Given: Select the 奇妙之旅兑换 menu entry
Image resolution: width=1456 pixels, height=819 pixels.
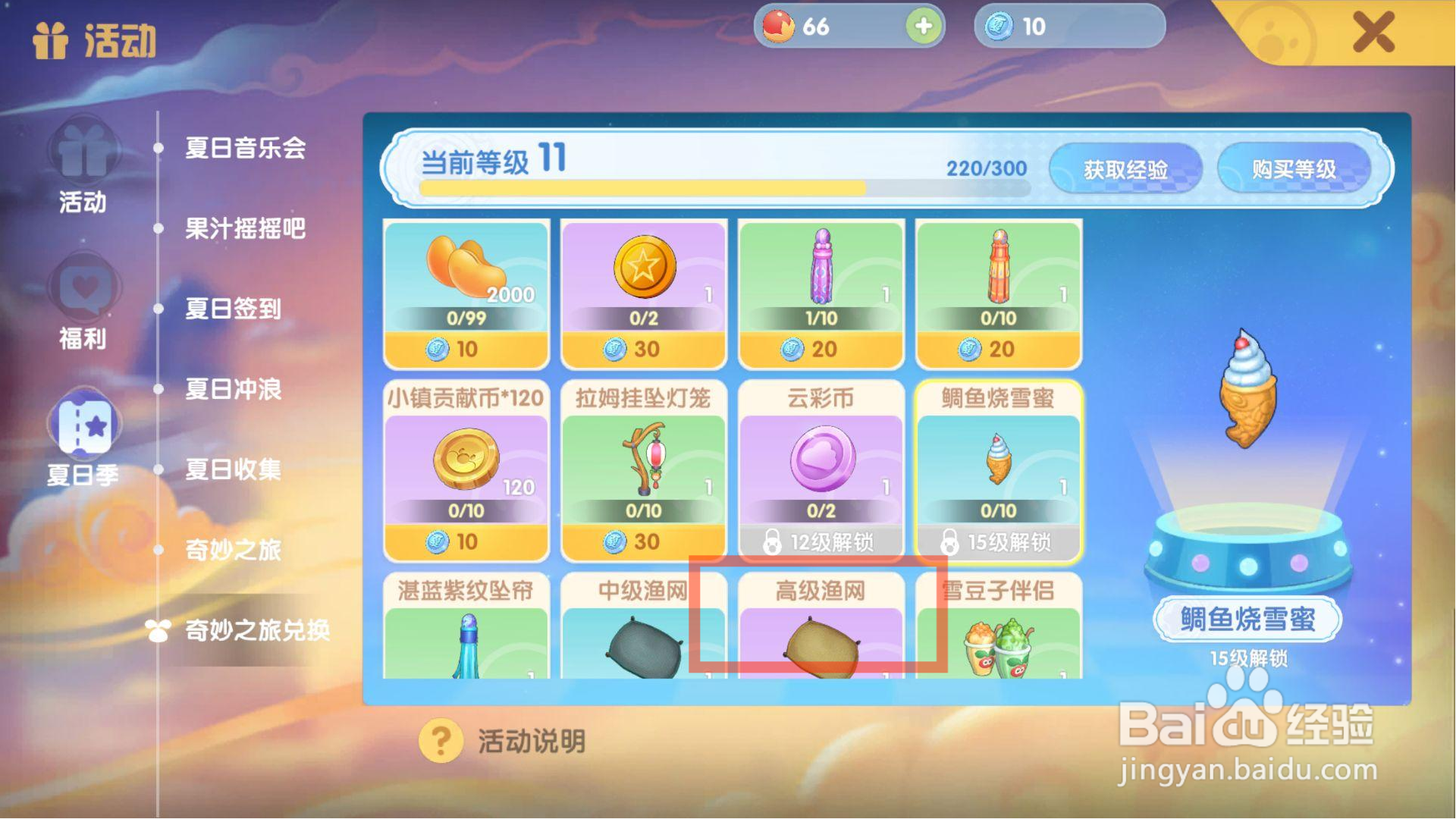Looking at the screenshot, I should [258, 629].
